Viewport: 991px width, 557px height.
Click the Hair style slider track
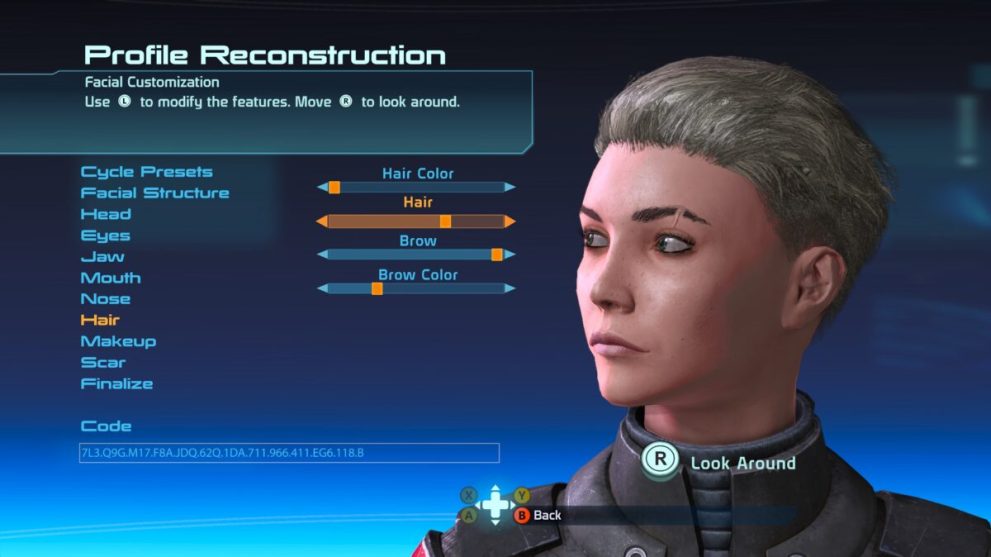416,221
